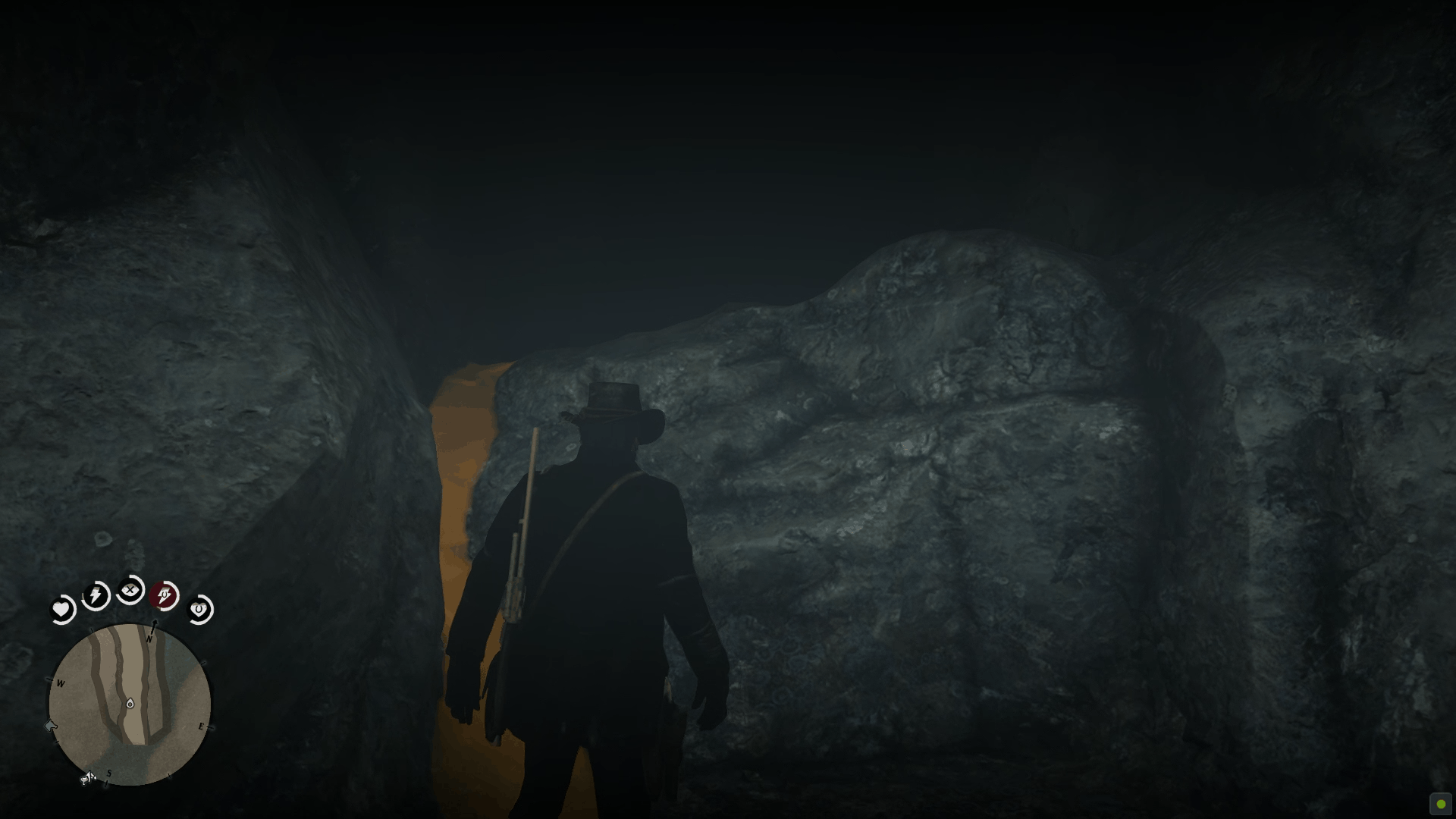Screen dimensions: 1456x819
Task: Select the red horse stamina core
Action: tap(165, 596)
